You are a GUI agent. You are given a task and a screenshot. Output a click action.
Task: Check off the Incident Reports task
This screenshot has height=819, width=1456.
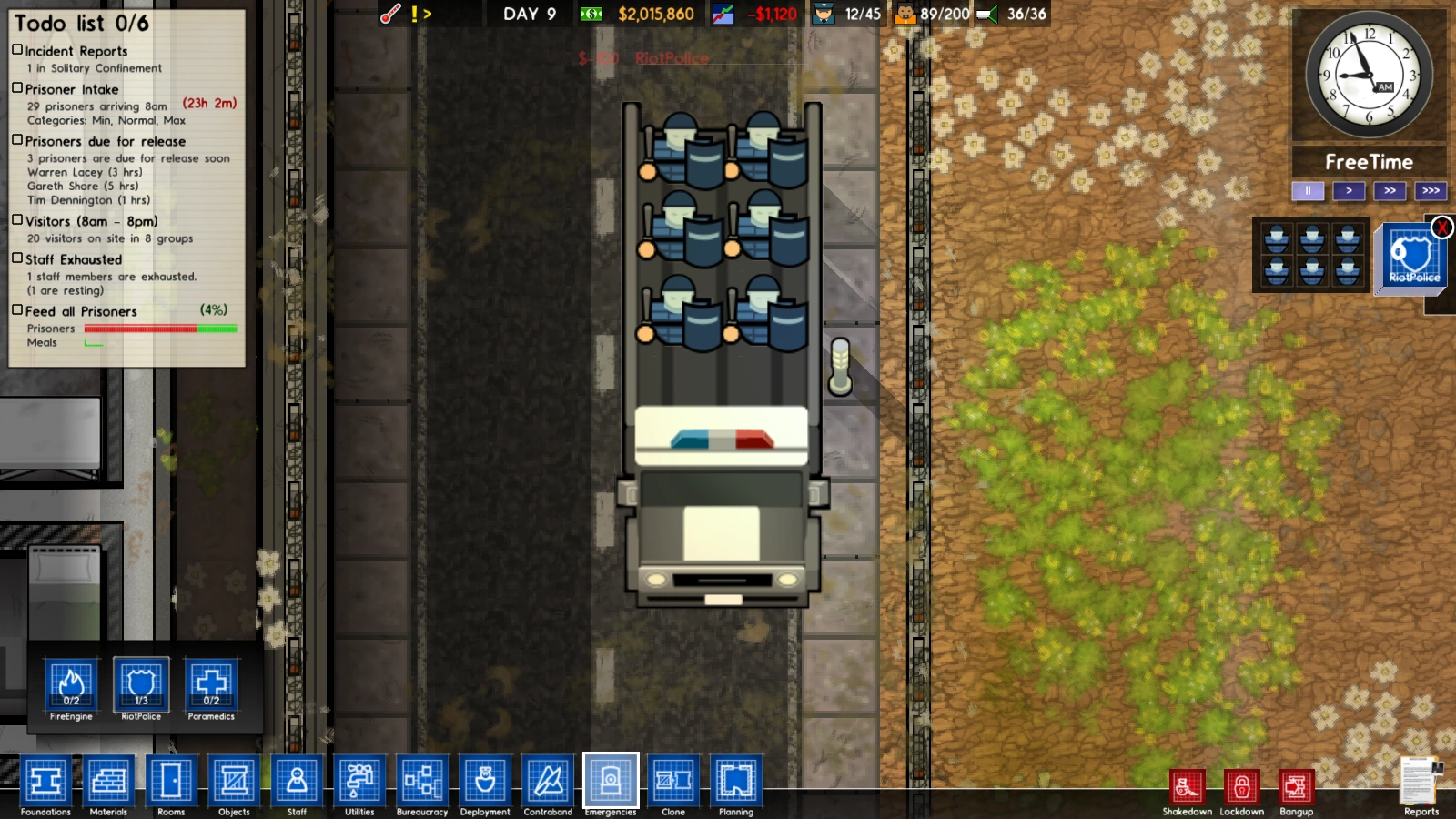pos(15,50)
